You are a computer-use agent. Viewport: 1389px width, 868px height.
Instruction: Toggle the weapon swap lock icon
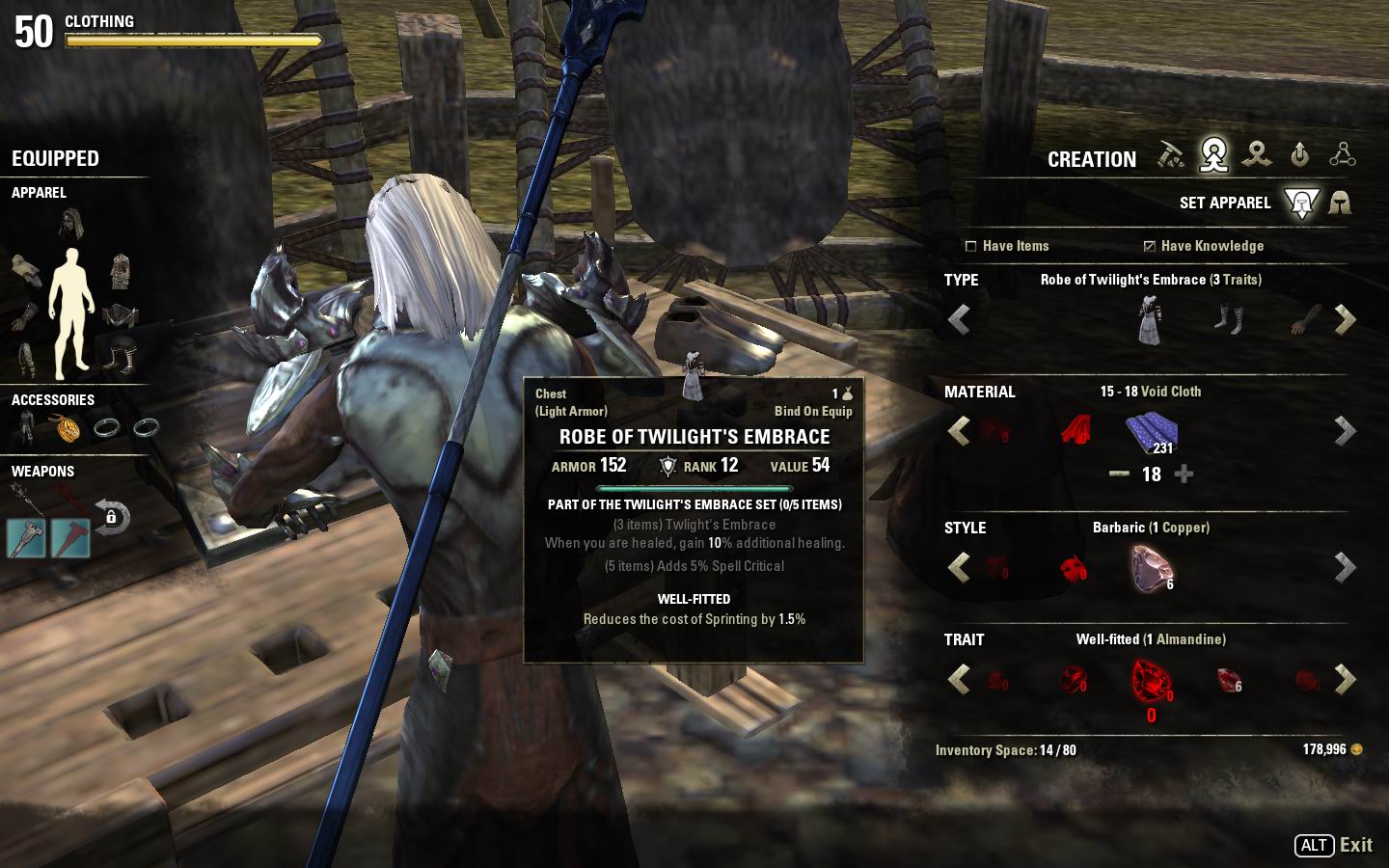pyautogui.click(x=112, y=517)
